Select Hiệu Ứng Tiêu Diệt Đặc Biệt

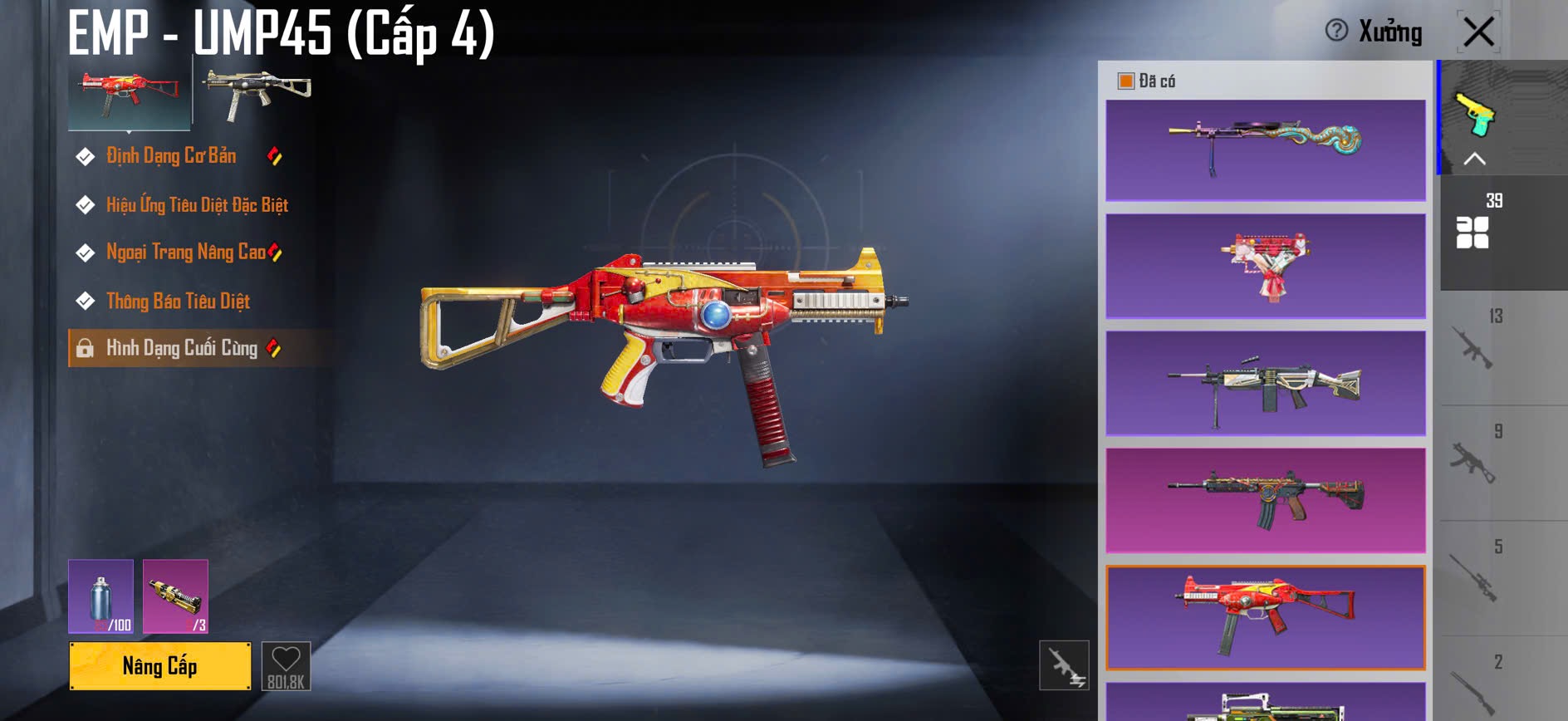tap(197, 205)
